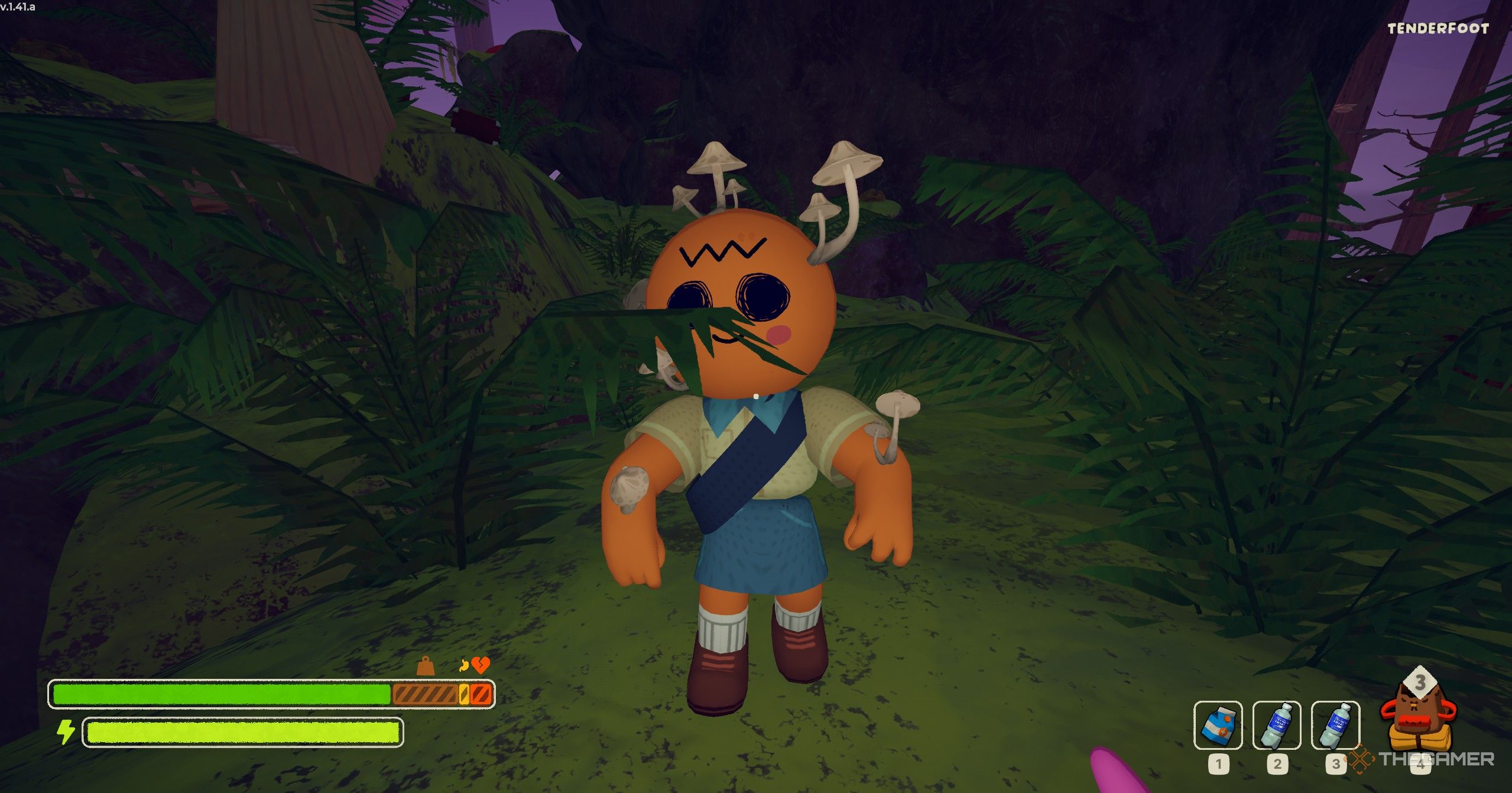The height and width of the screenshot is (793, 1512).
Task: Pick the water bottle in slot 3
Action: 1335,725
